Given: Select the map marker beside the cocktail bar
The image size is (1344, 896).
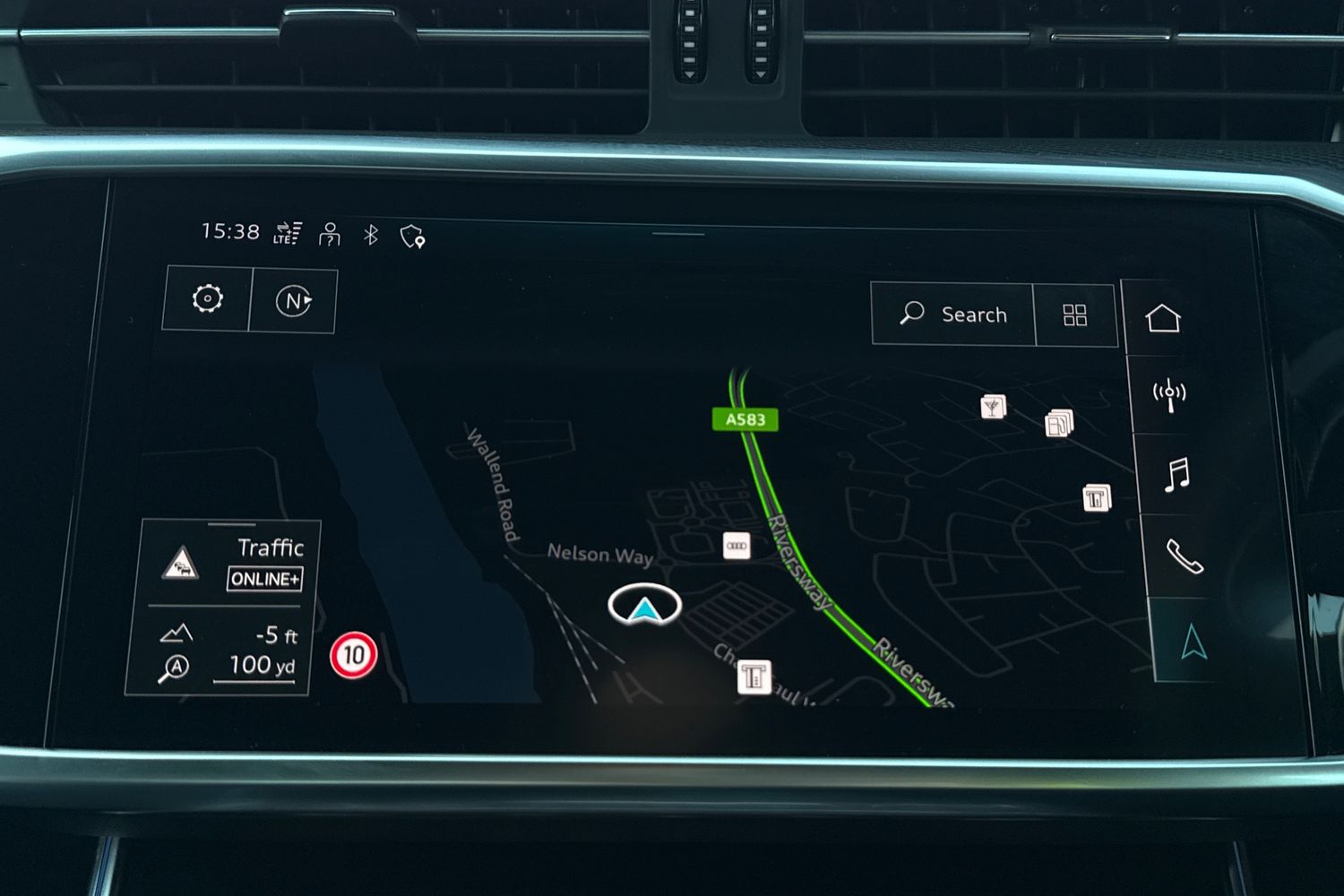Looking at the screenshot, I should pyautogui.click(x=1059, y=423).
